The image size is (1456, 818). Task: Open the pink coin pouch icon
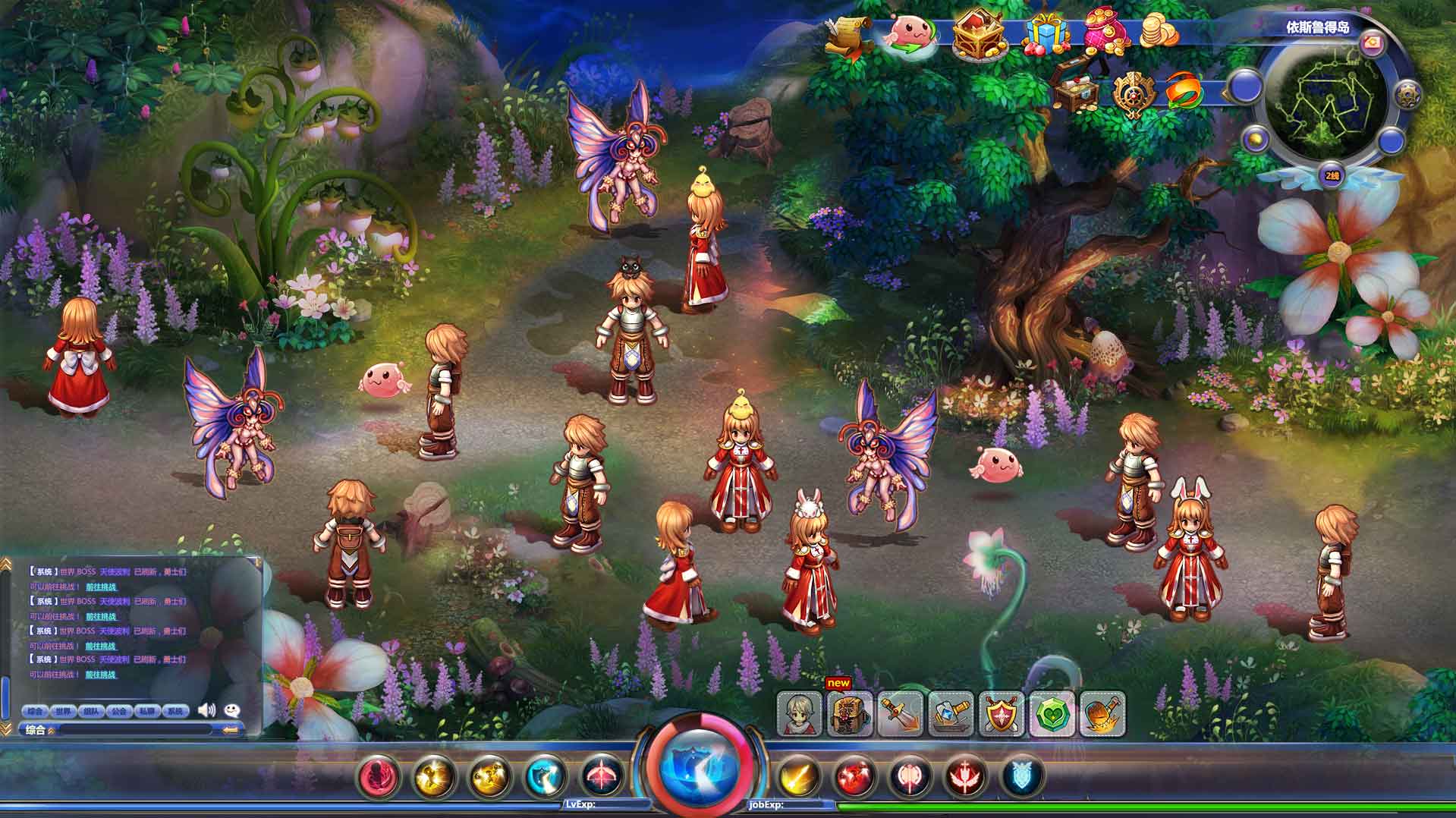(1108, 33)
